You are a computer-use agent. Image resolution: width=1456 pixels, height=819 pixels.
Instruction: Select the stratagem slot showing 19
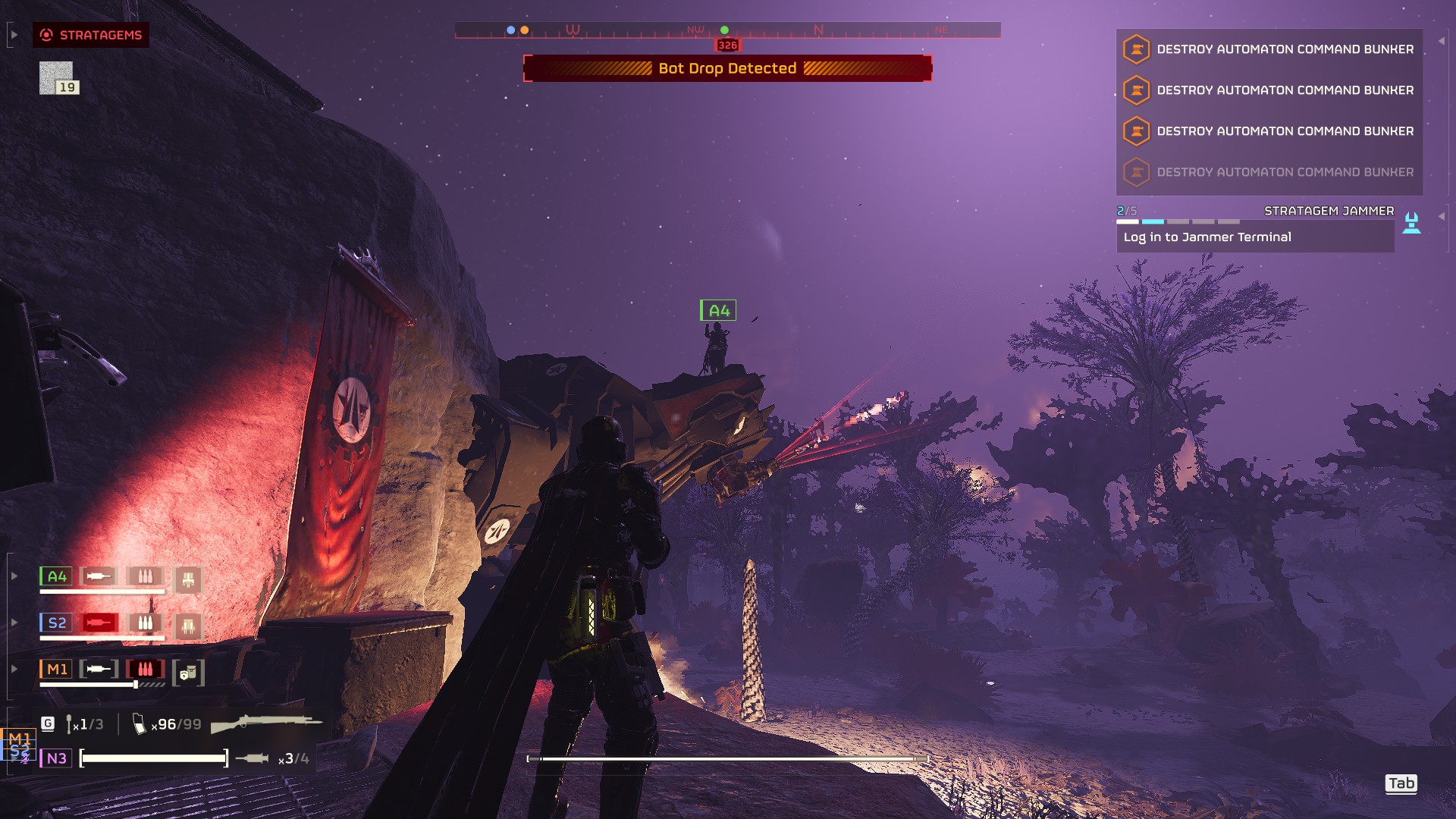click(x=58, y=77)
